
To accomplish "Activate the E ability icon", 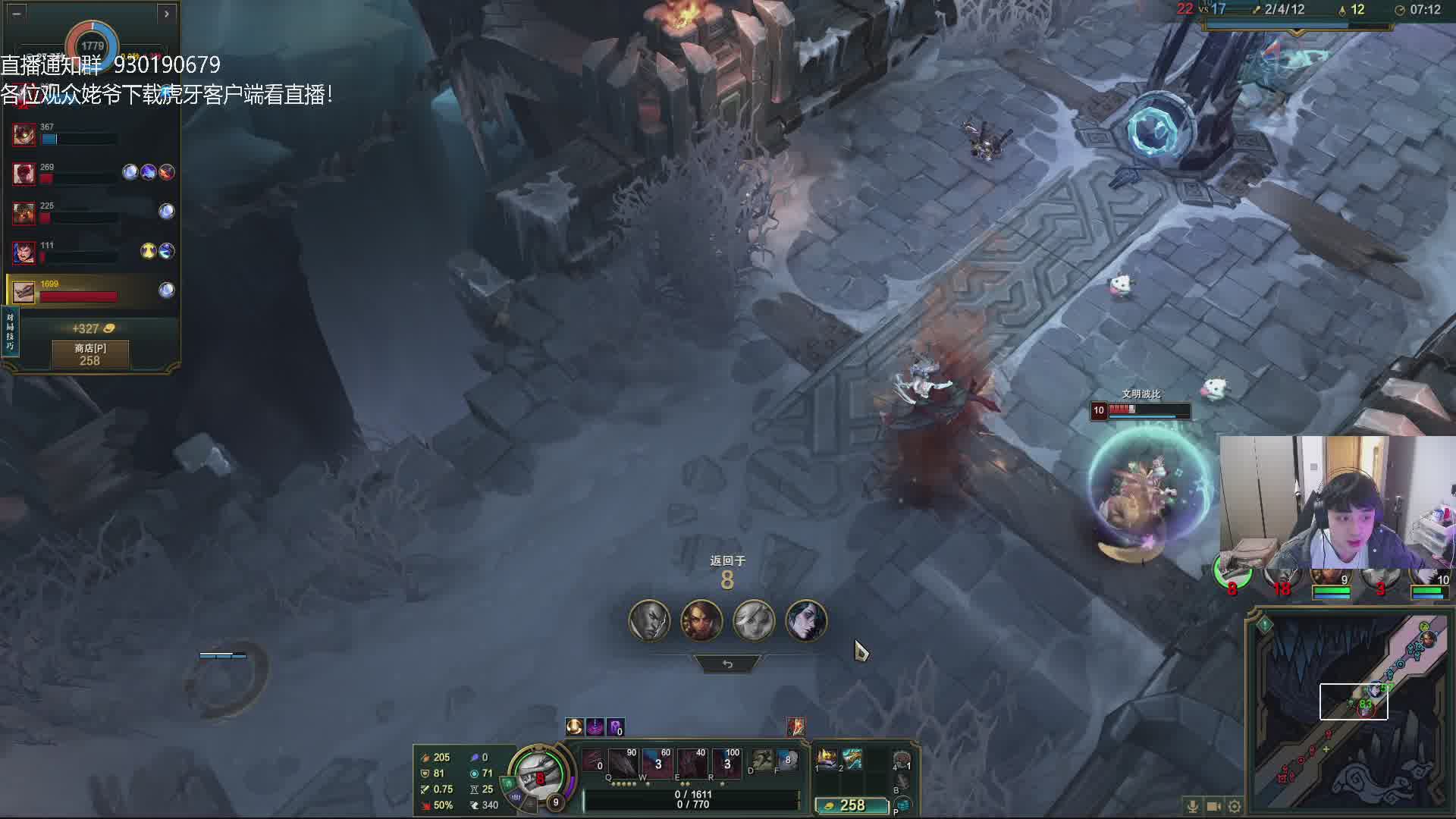I will point(691,762).
